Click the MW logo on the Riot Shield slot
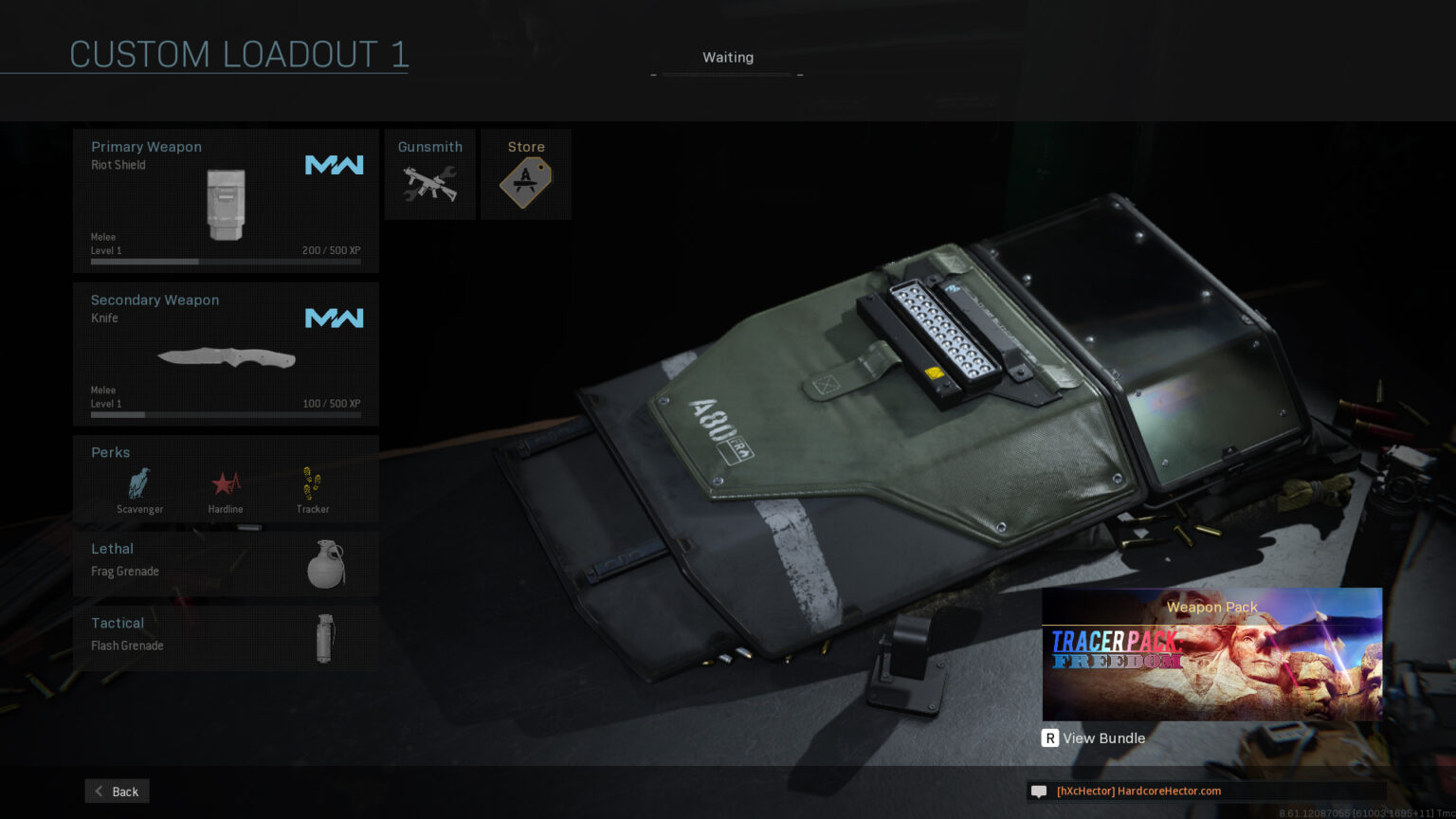Screen dimensions: 1456x819 [x=334, y=164]
